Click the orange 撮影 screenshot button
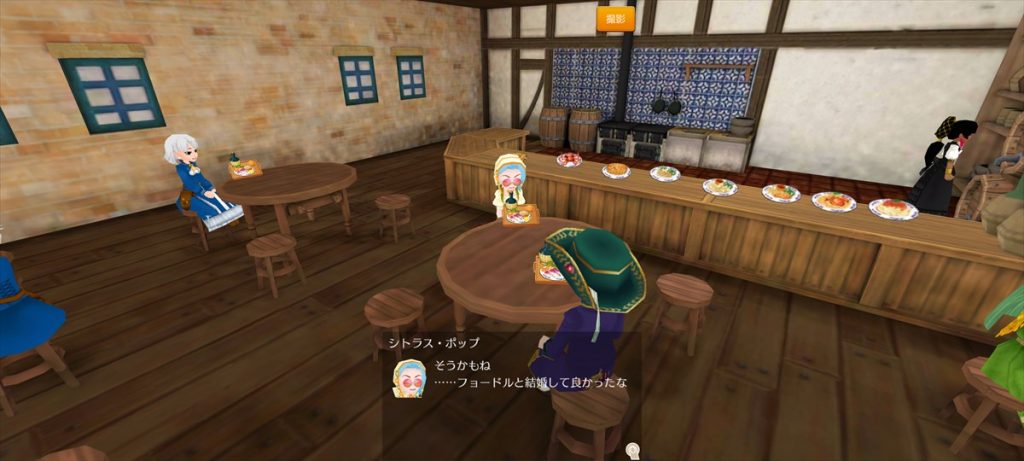The height and width of the screenshot is (461, 1024). (615, 18)
